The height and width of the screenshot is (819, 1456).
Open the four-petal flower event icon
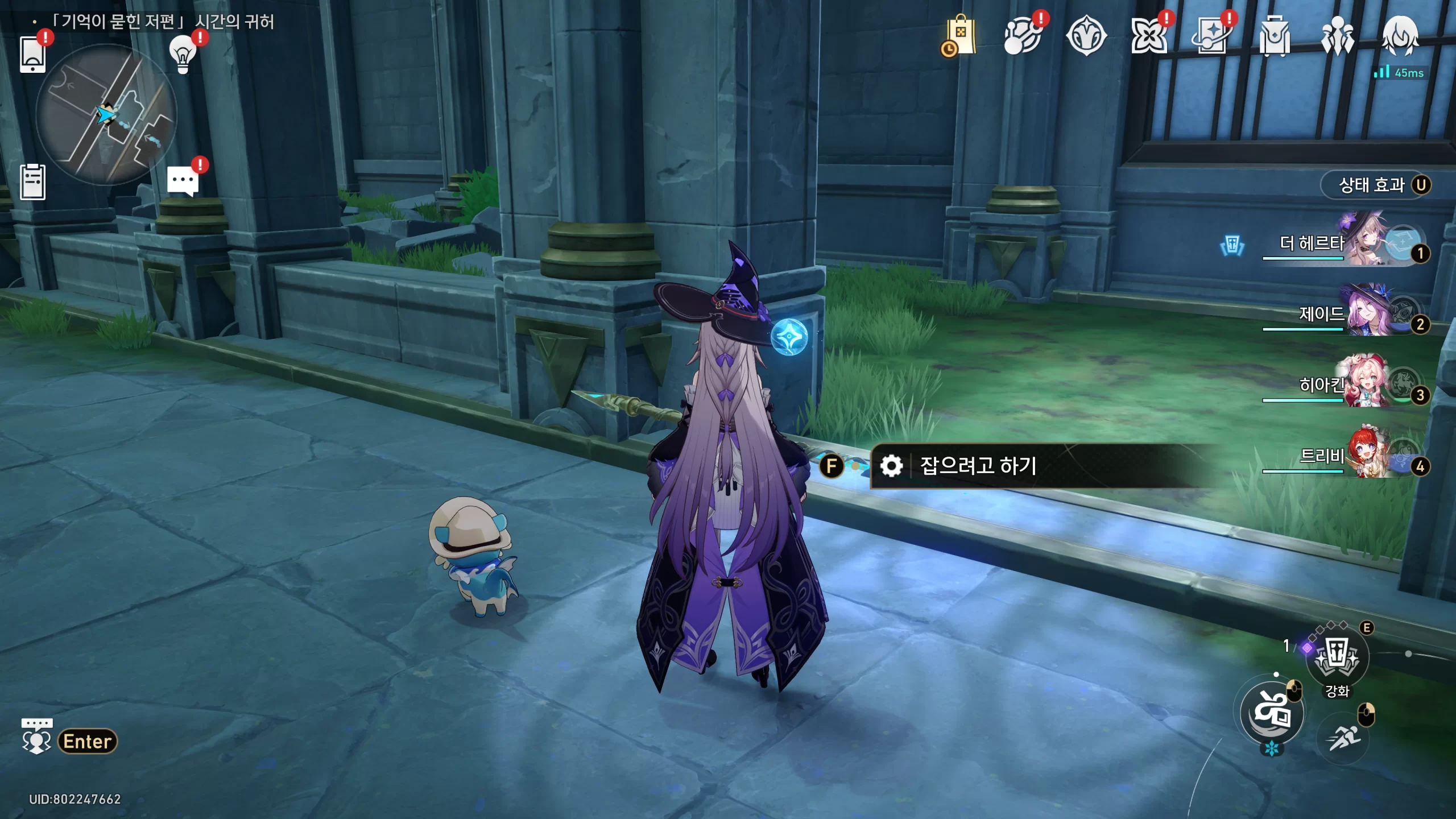(1149, 36)
